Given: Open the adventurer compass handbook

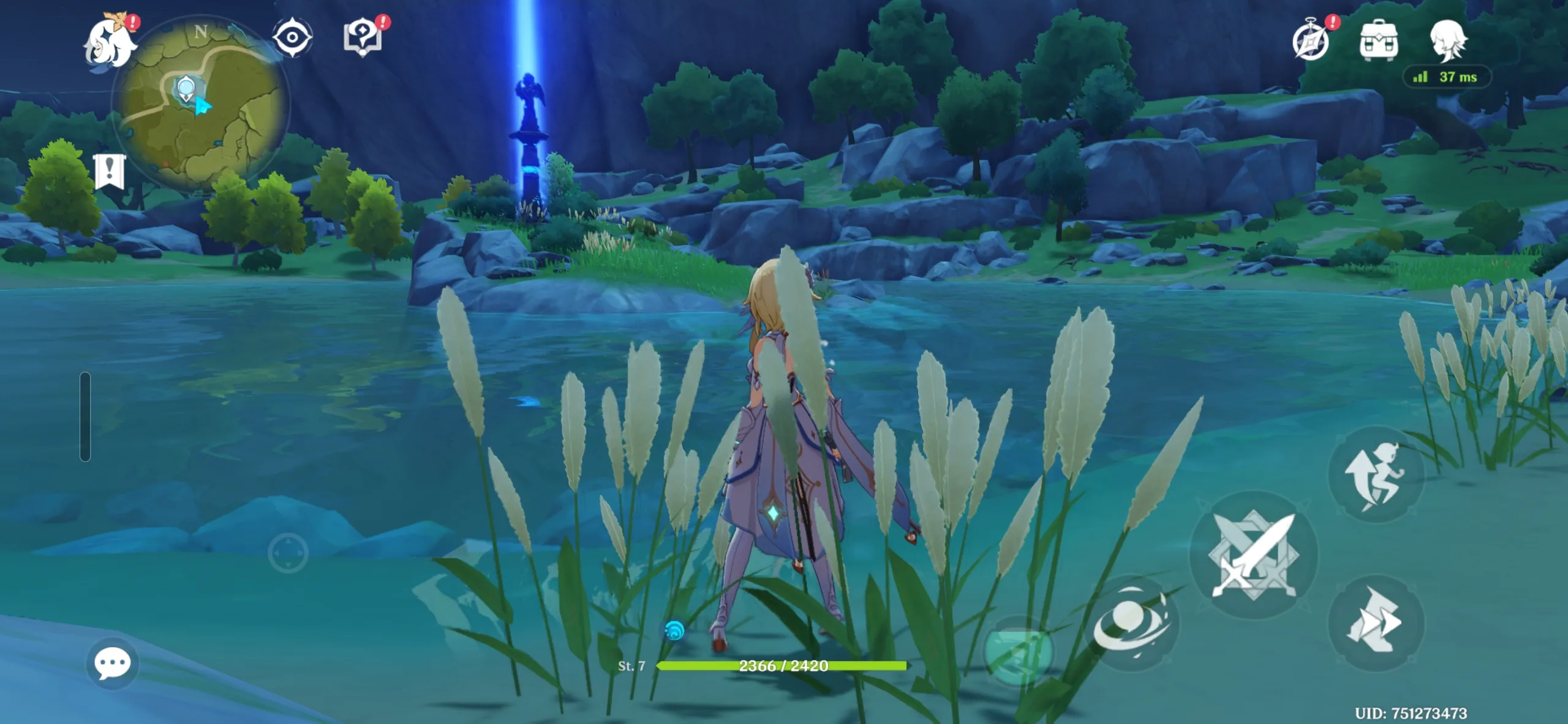Looking at the screenshot, I should (x=1310, y=41).
